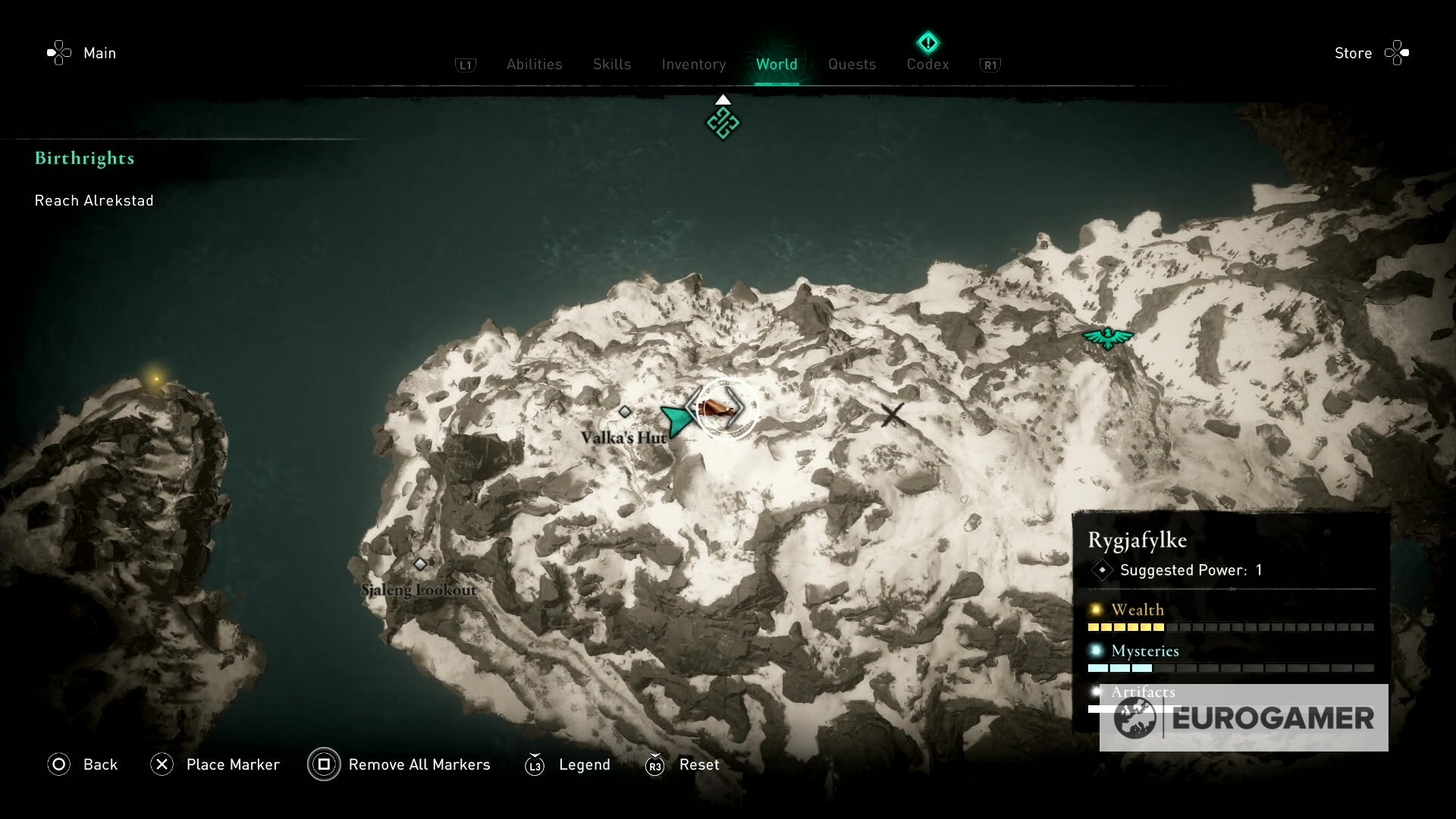Screen dimensions: 1456x819
Task: Click the Valka's Hut diamond marker
Action: click(x=626, y=411)
